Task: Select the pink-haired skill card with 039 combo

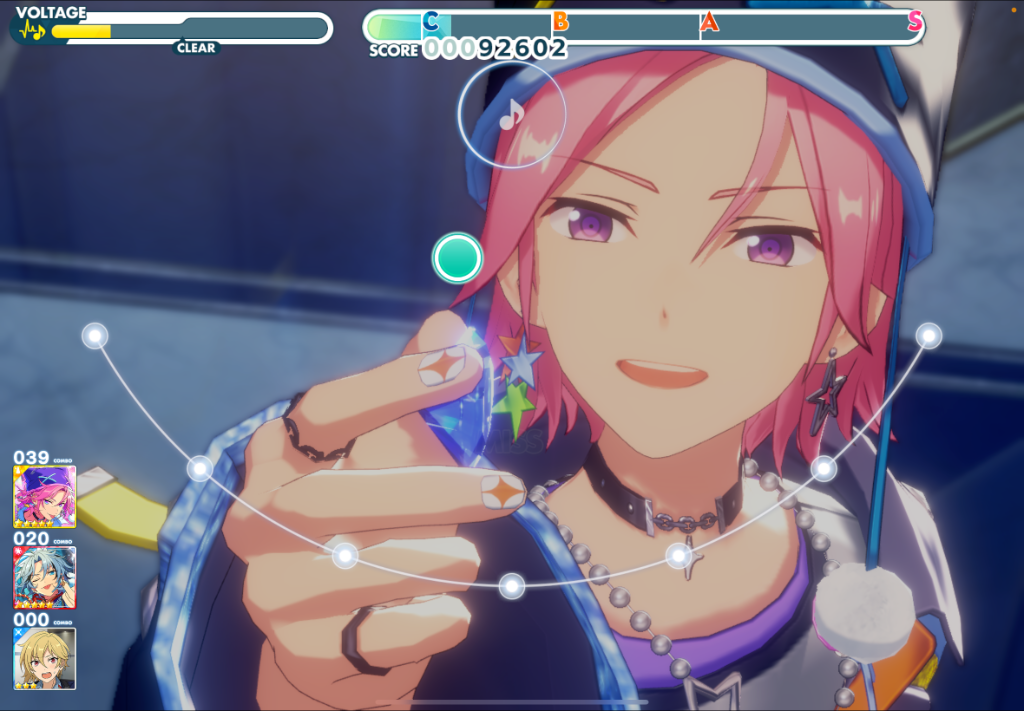Action: (x=44, y=496)
